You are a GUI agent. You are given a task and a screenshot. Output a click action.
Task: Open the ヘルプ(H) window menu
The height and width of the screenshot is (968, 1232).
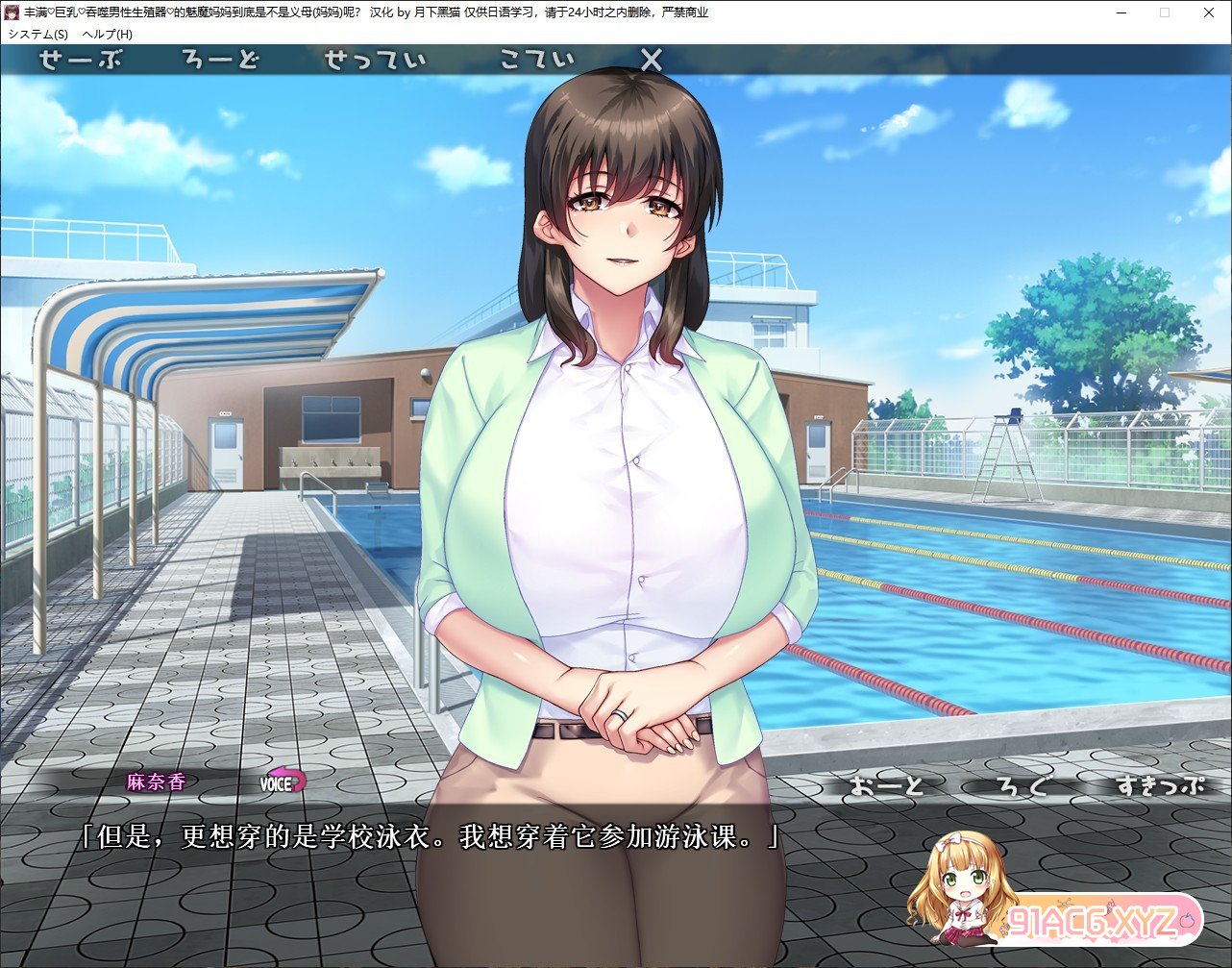[108, 34]
